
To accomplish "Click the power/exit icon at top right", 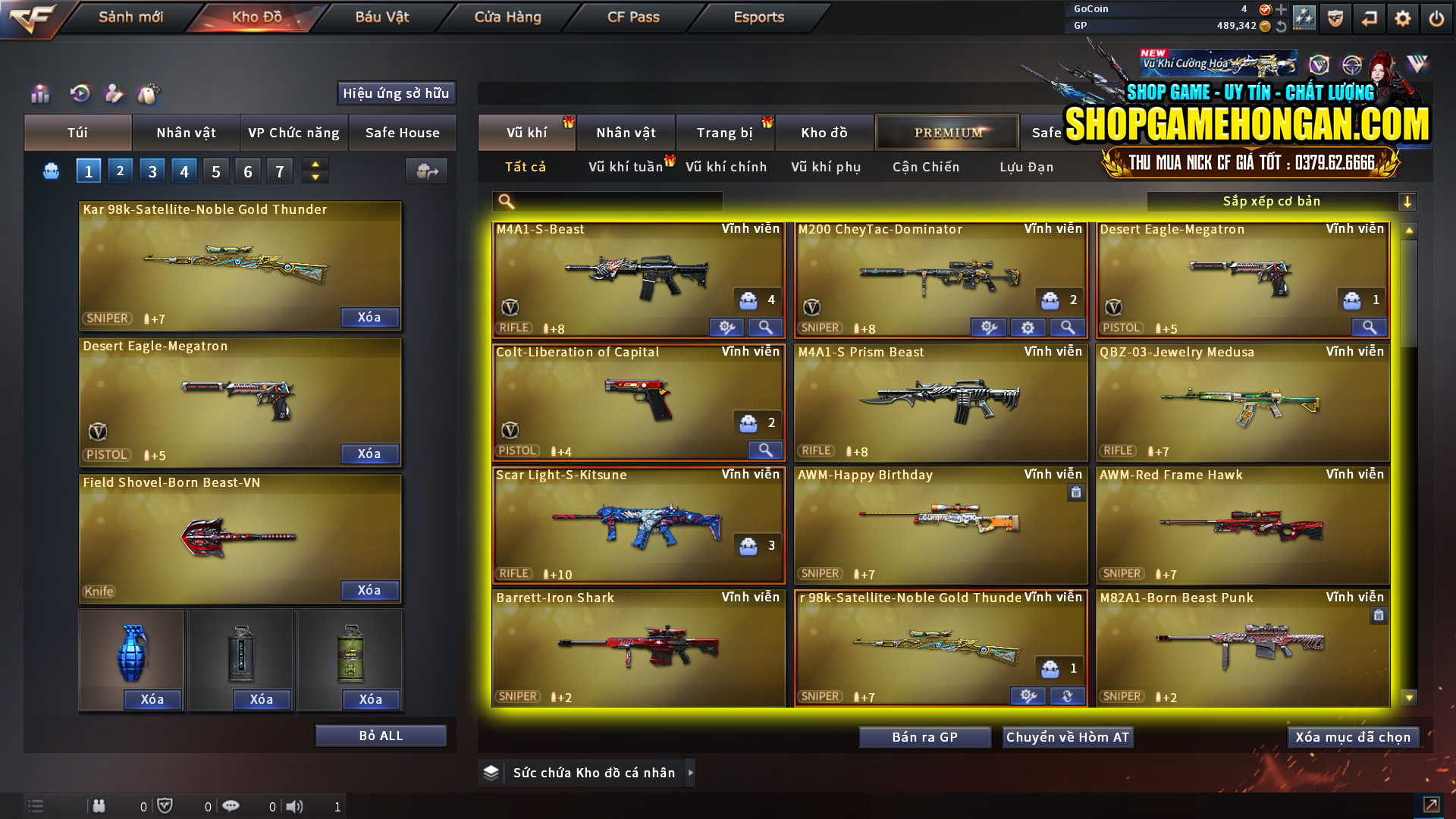I will pyautogui.click(x=1436, y=17).
